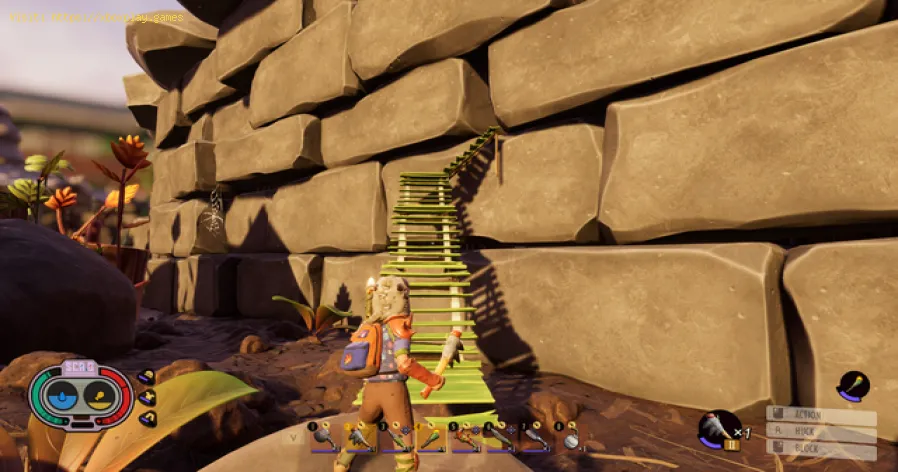This screenshot has width=898, height=472.
Task: Select the tool in hotbar slot 3
Action: pyautogui.click(x=396, y=437)
